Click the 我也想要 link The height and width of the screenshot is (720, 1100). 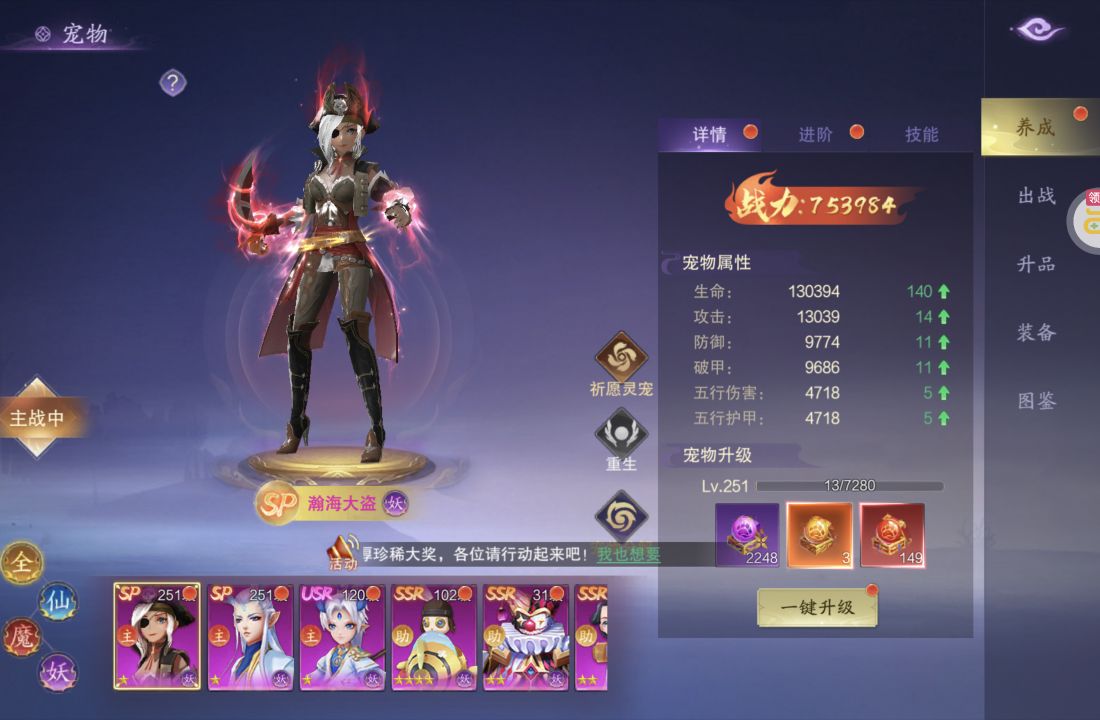pyautogui.click(x=628, y=554)
